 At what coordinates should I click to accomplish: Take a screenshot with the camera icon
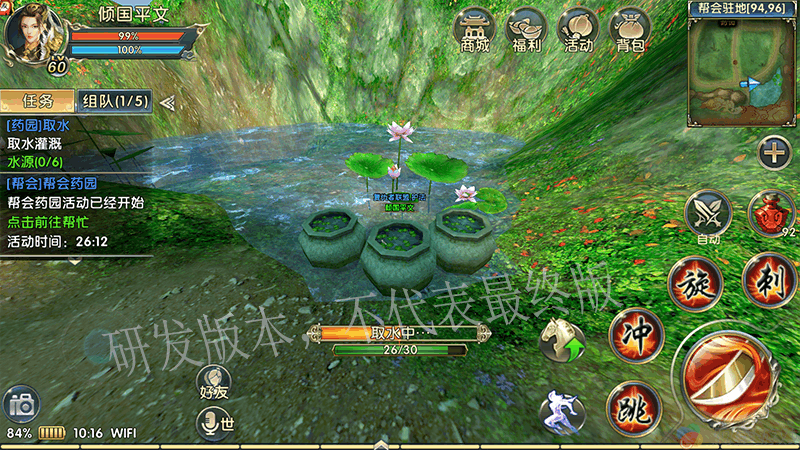click(21, 405)
